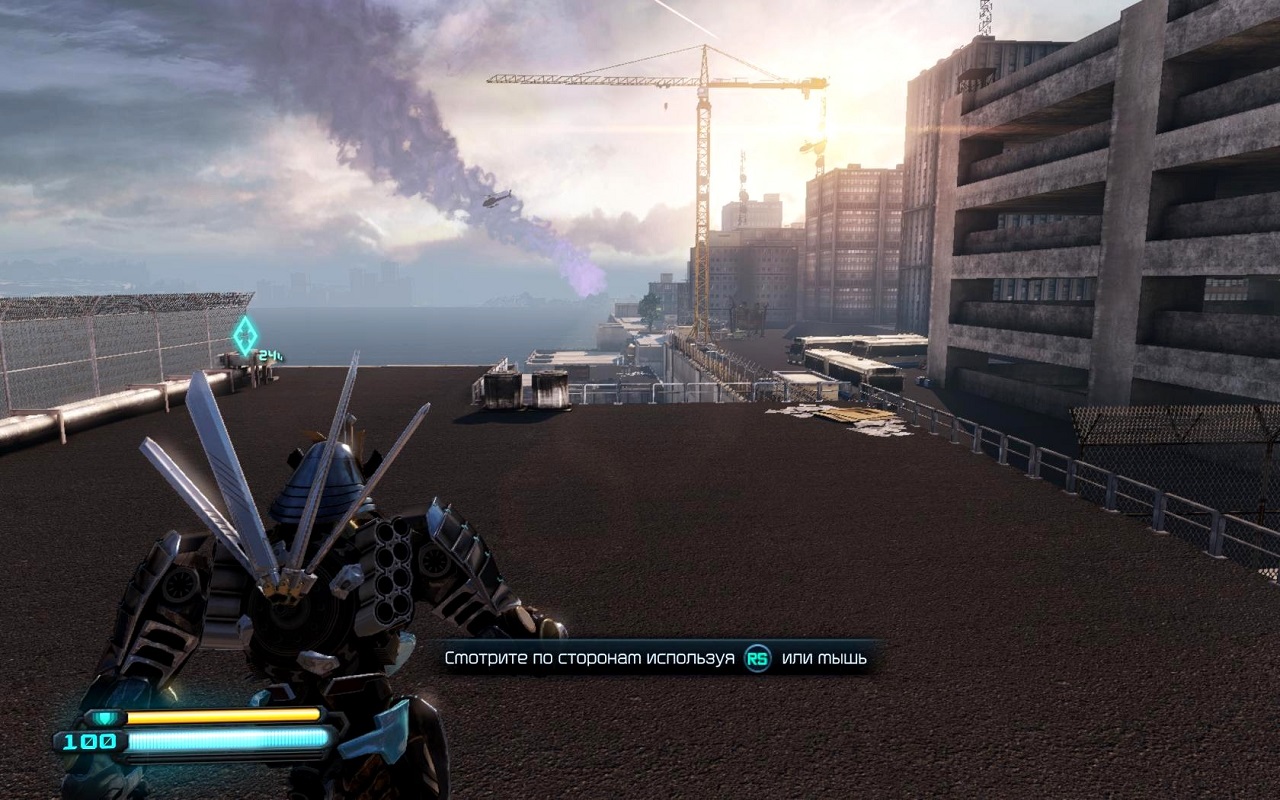Select the cyan diamond objective waypoint marker
The height and width of the screenshot is (800, 1280).
pos(245,335)
